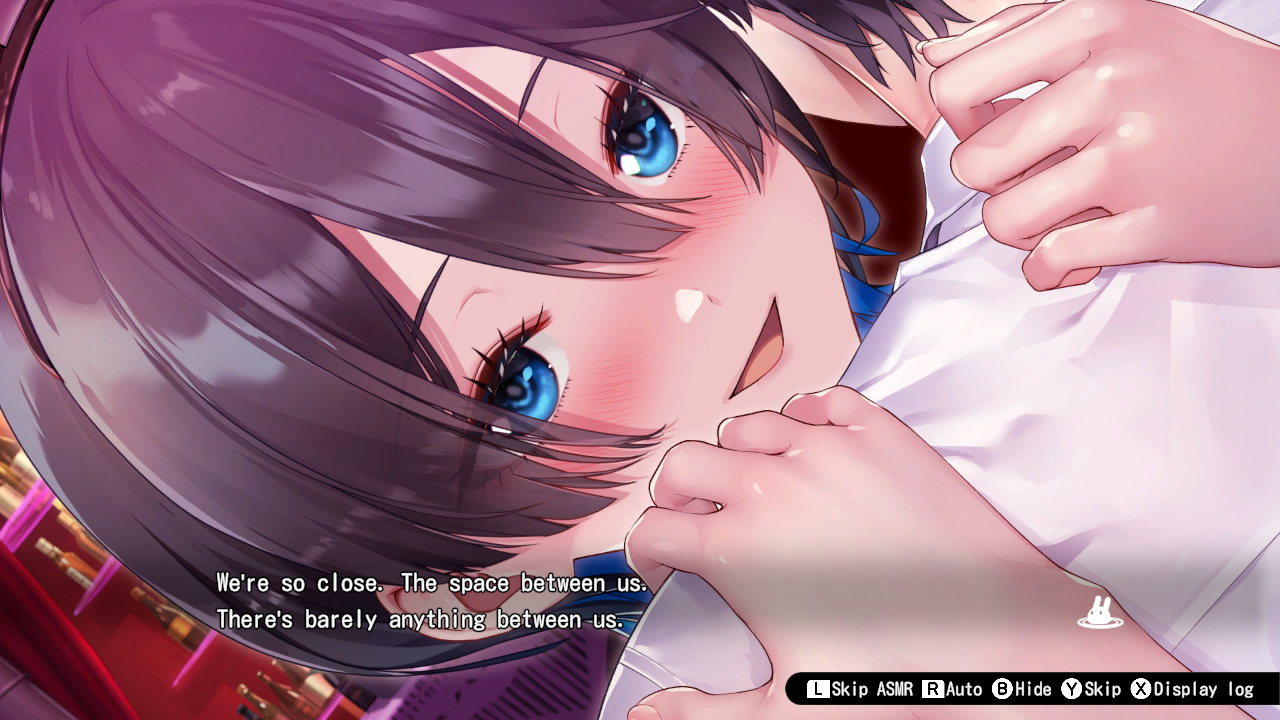Click the B button icon to hide the textbox
This screenshot has height=720, width=1280.
(x=1001, y=688)
